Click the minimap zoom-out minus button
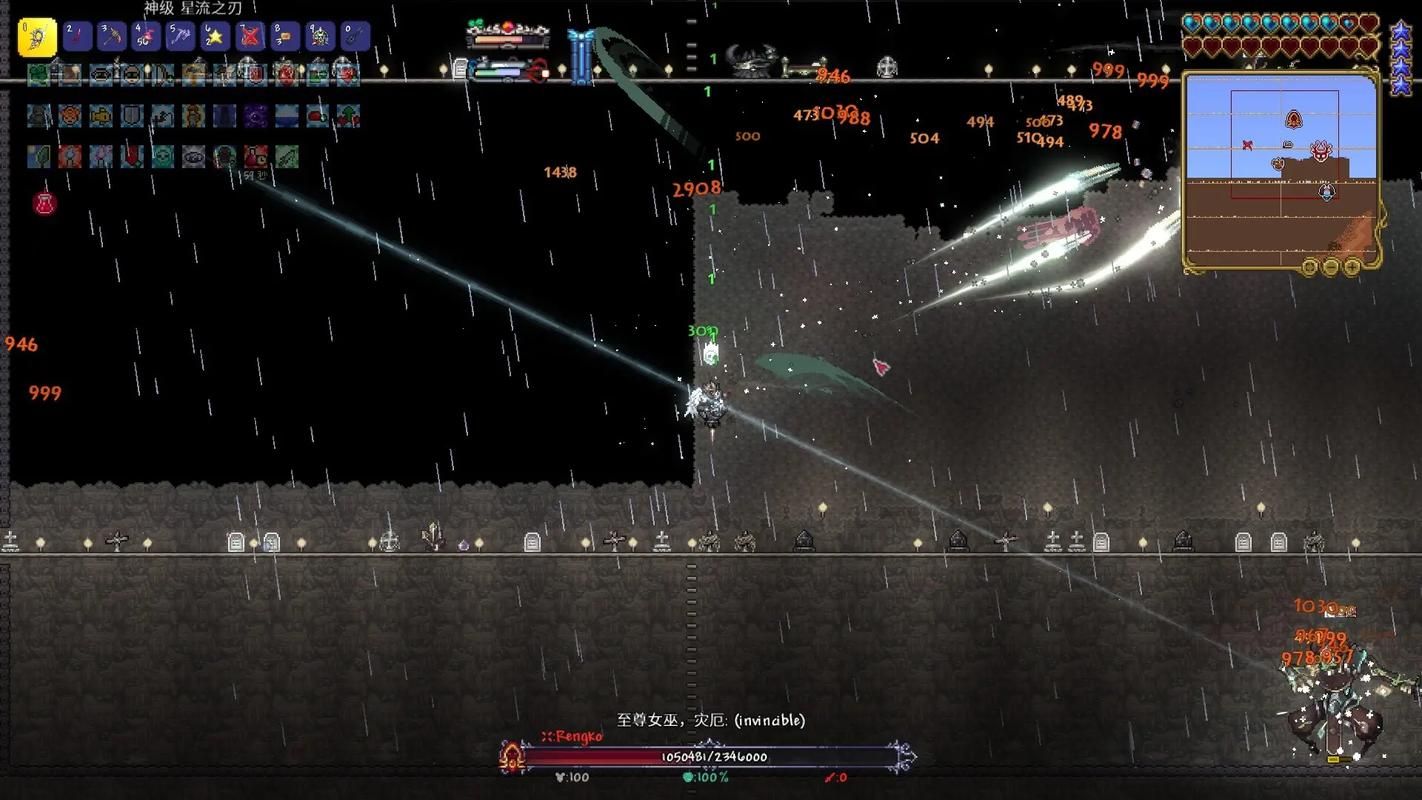This screenshot has height=800, width=1422. tap(1331, 267)
